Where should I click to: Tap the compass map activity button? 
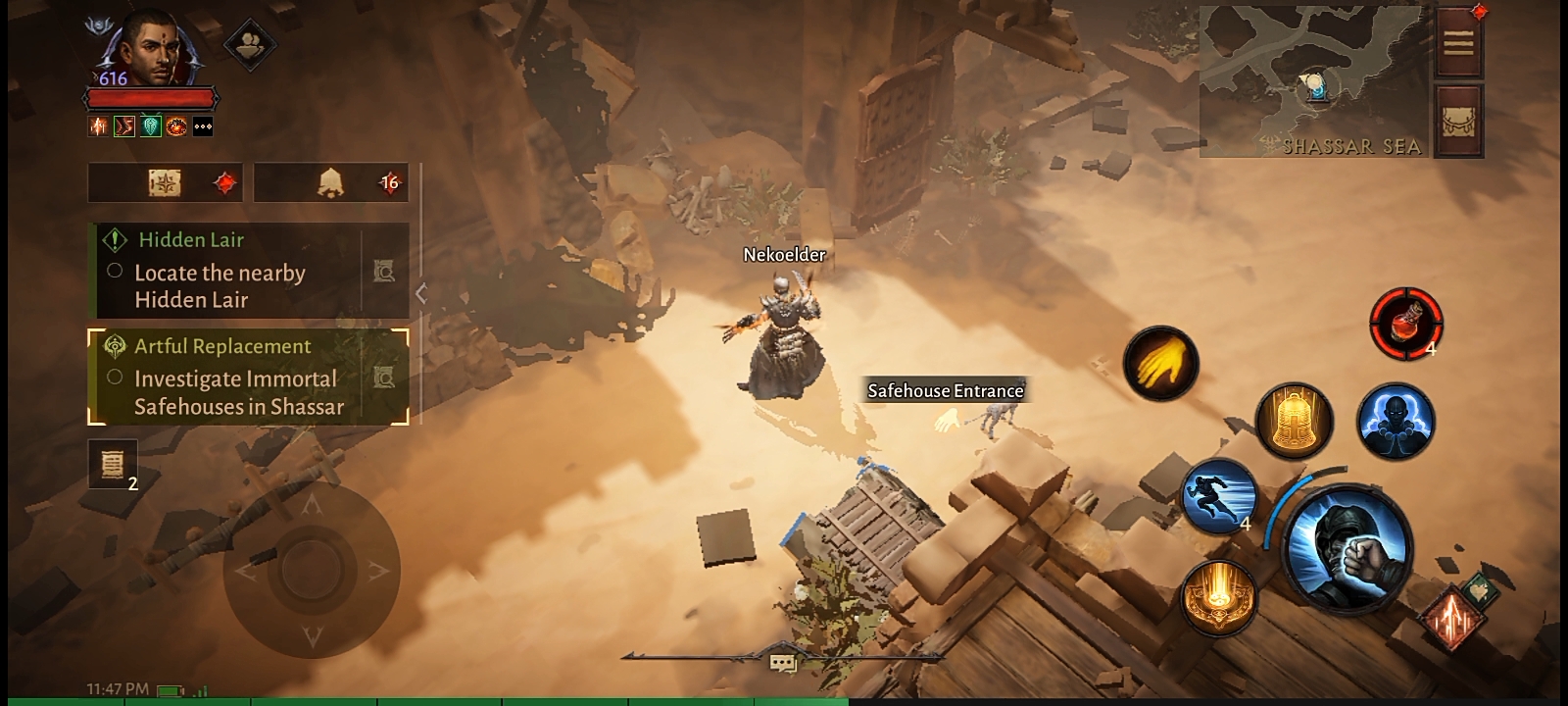coord(165,183)
